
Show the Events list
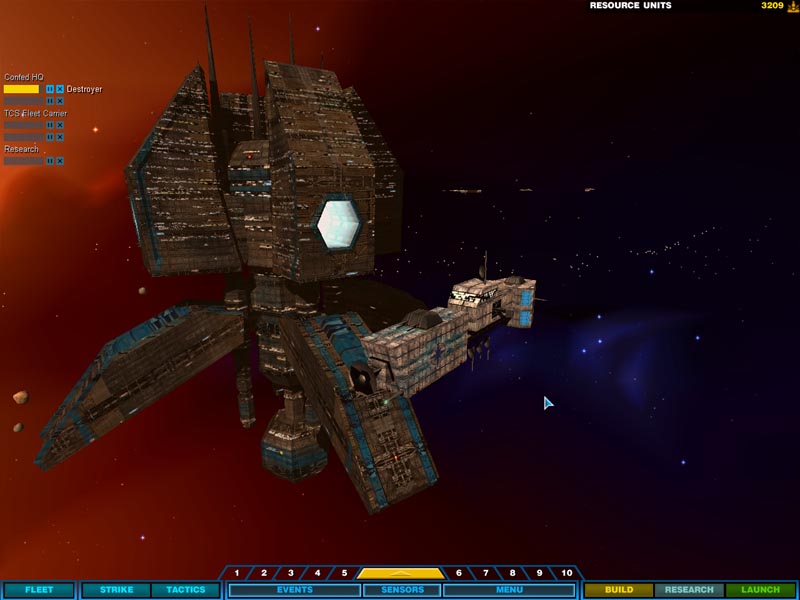coord(294,590)
